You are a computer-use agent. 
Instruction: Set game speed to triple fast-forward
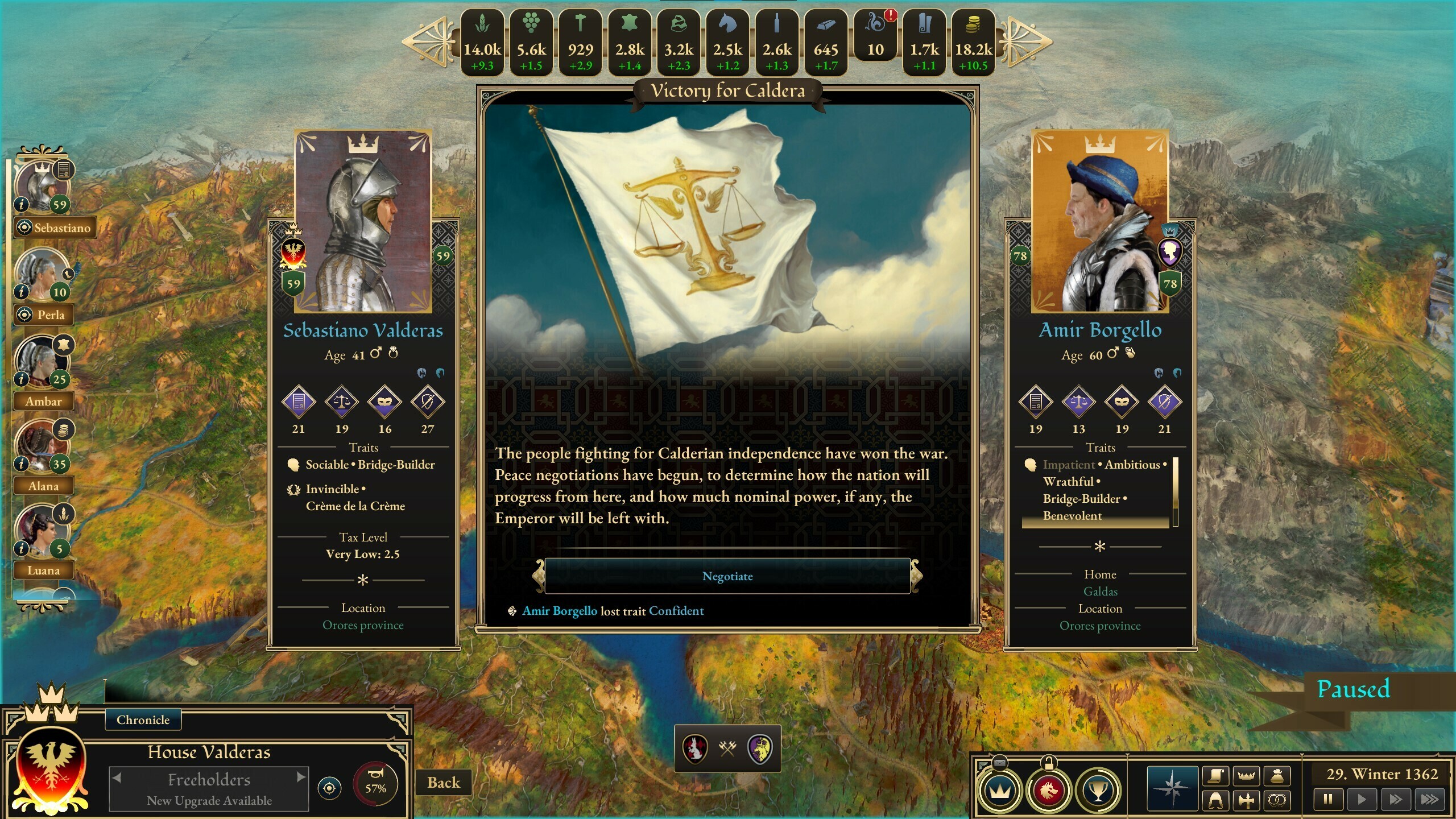pyautogui.click(x=1429, y=799)
